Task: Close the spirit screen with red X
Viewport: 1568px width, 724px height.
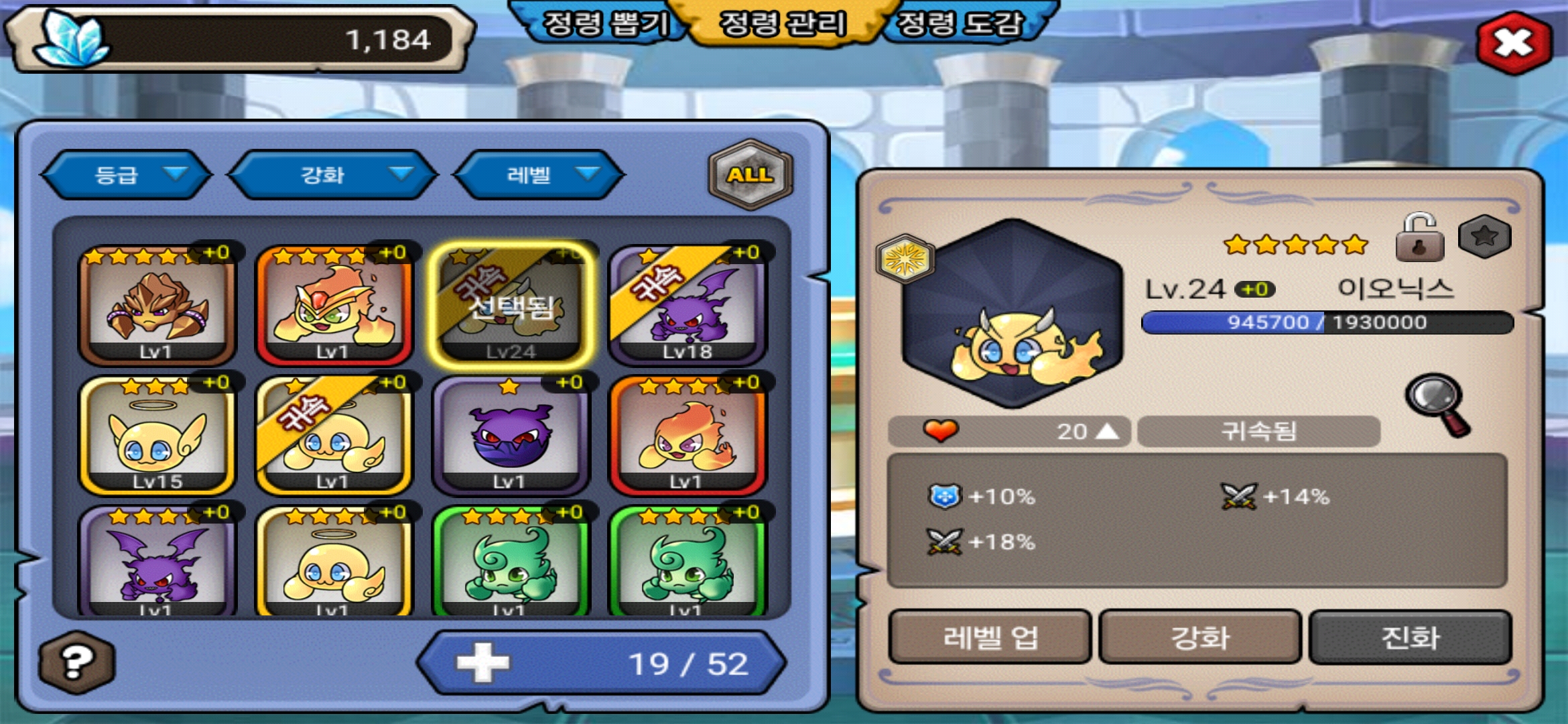Action: [x=1514, y=42]
